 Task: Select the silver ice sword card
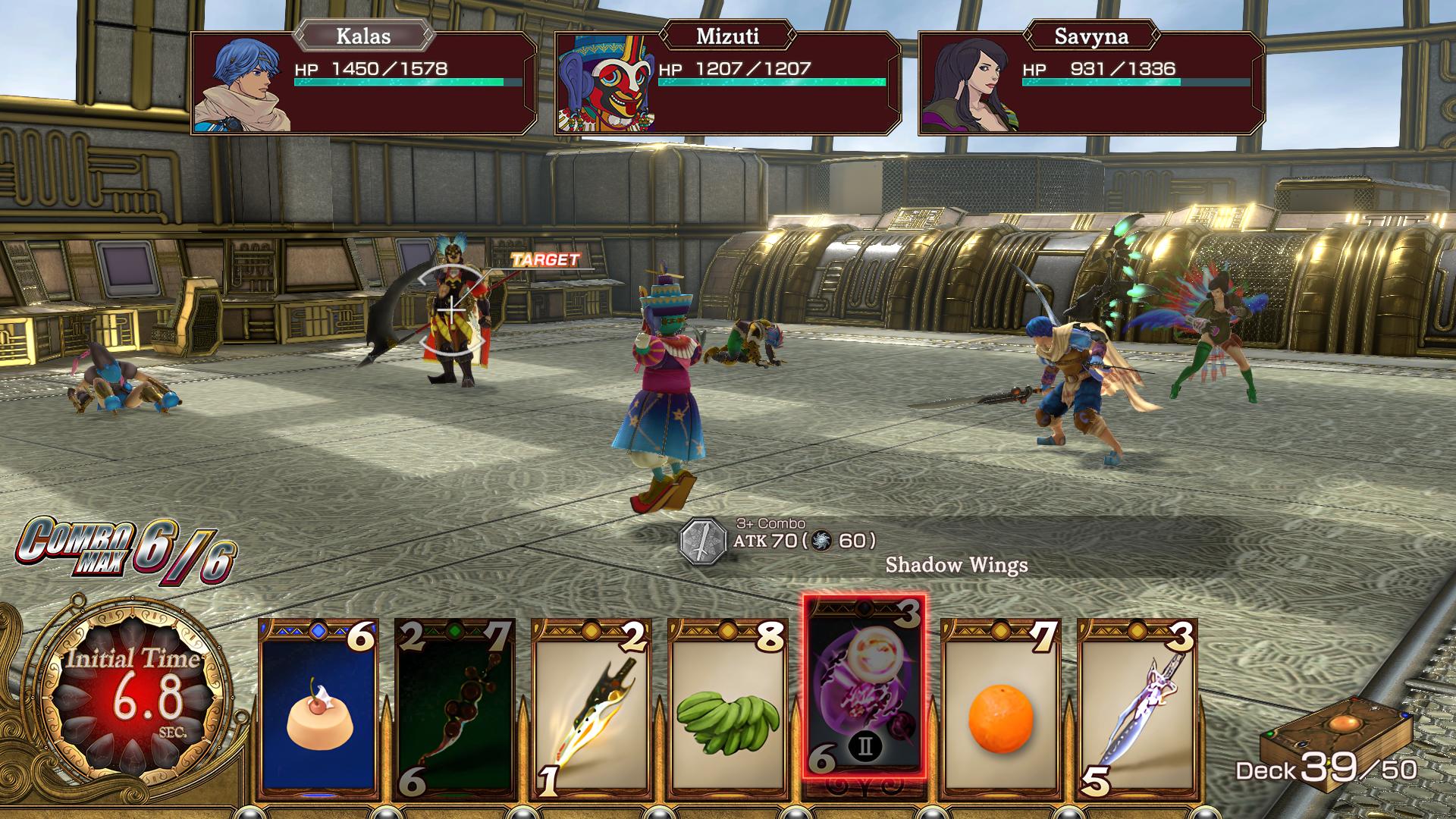1137,709
